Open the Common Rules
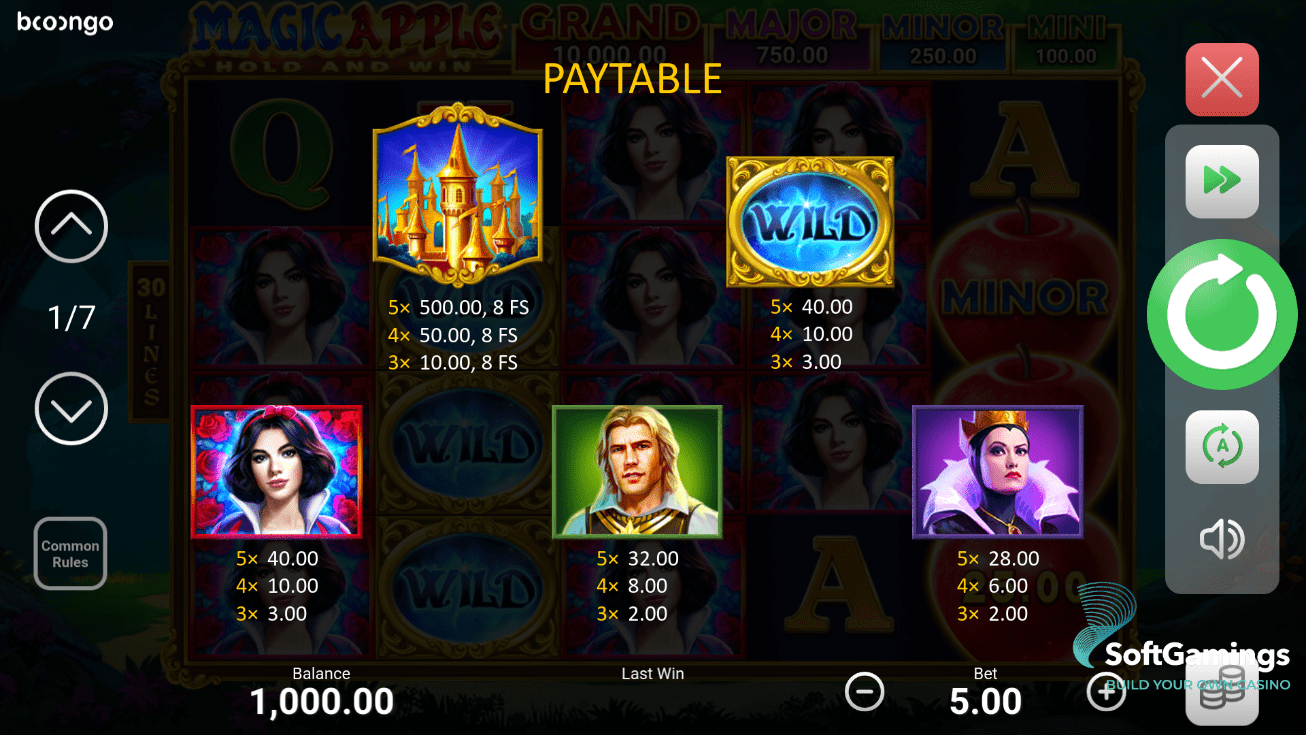Screen dimensions: 1306x735 coord(70,553)
